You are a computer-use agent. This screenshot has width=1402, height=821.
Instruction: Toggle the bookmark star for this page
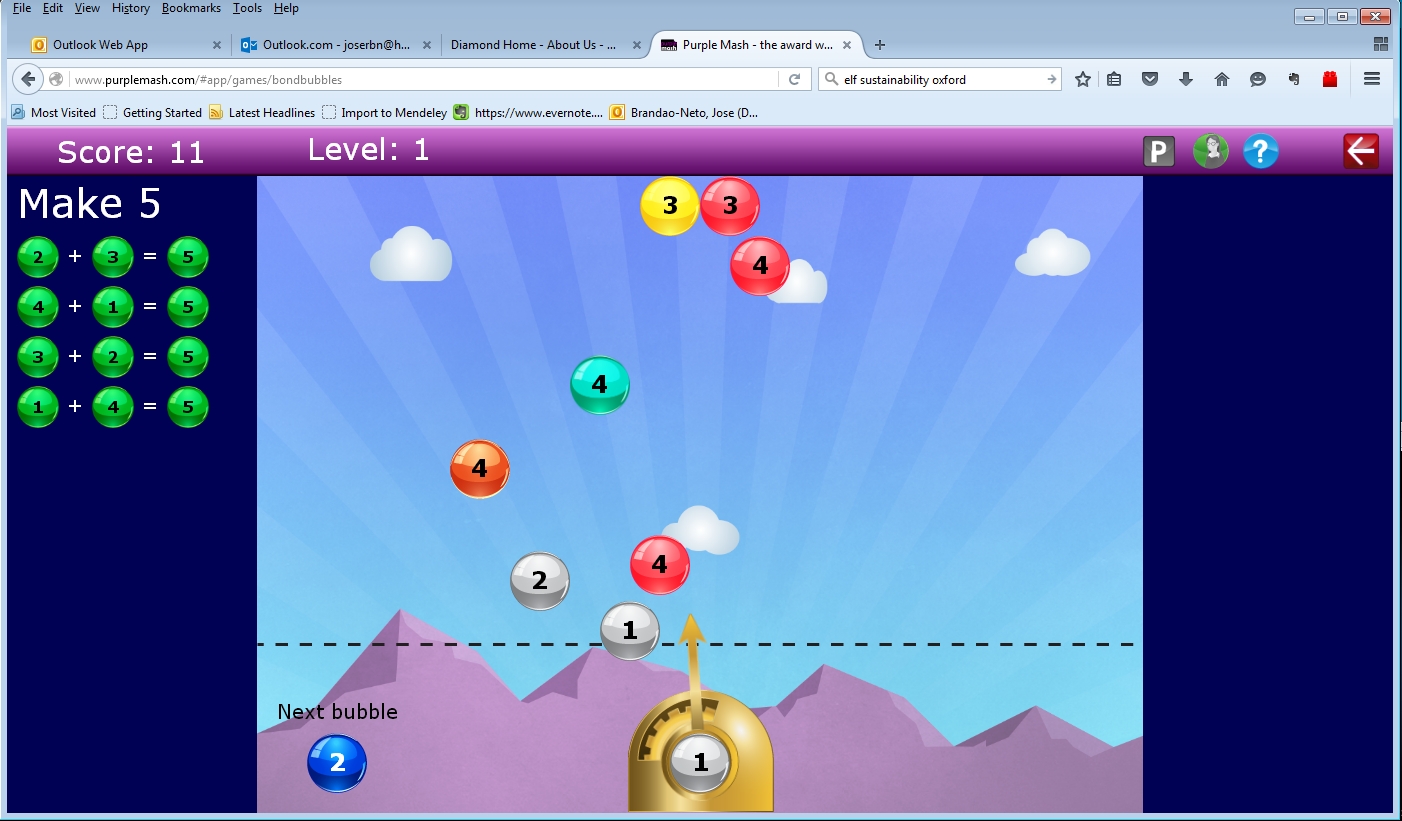click(1082, 79)
